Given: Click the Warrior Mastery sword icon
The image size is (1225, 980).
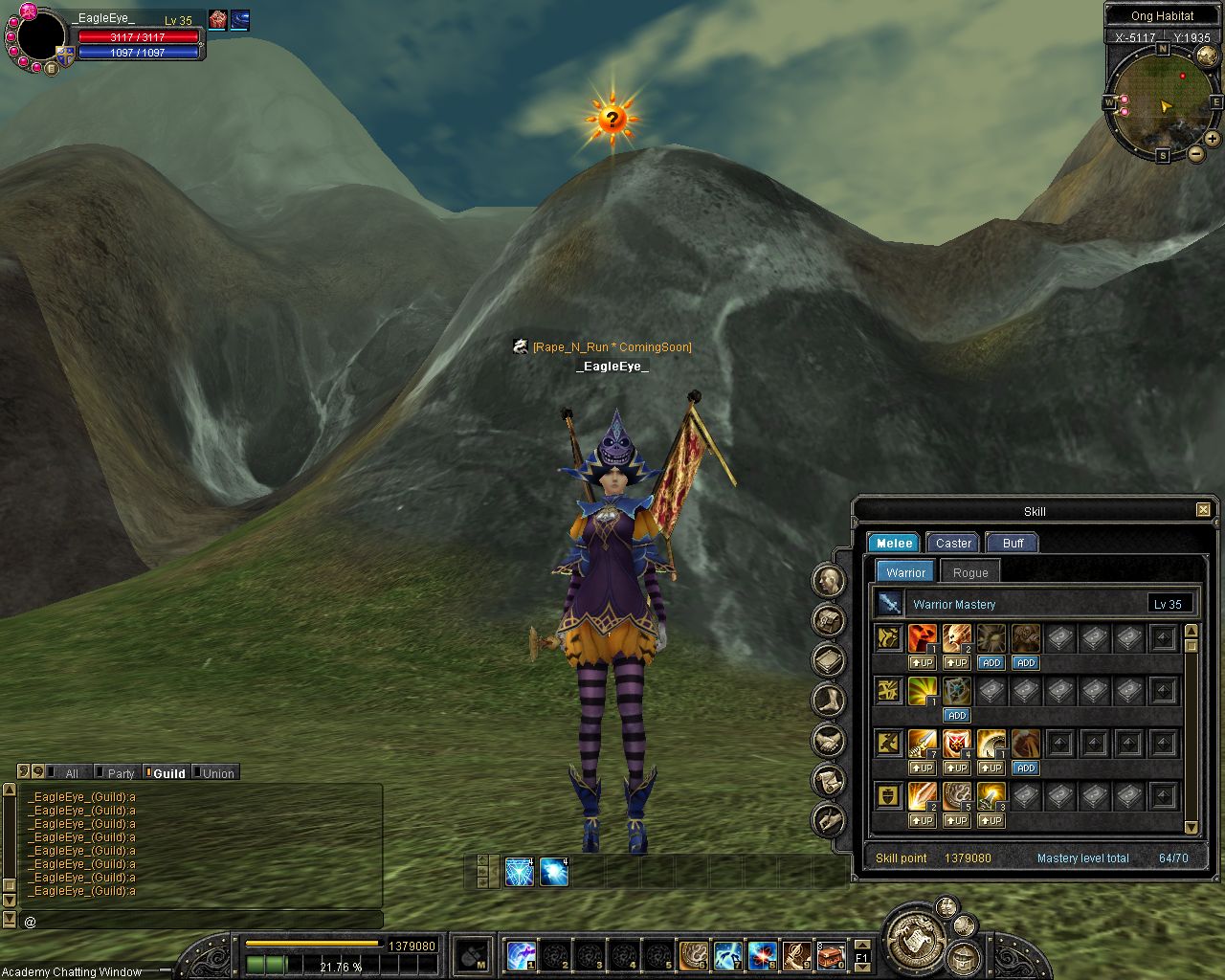Looking at the screenshot, I should point(890,604).
